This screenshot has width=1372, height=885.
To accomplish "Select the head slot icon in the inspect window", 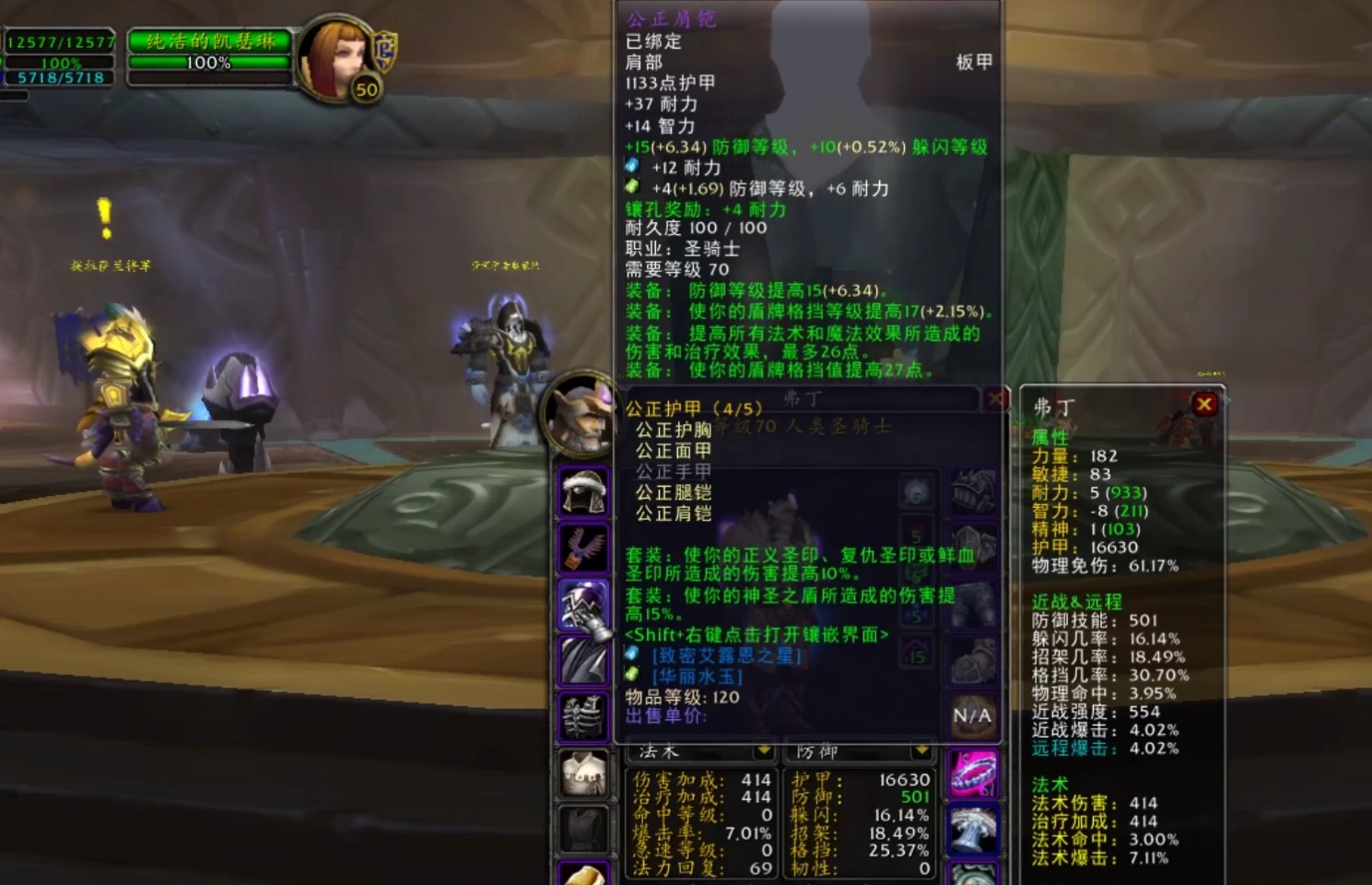I will pyautogui.click(x=584, y=490).
